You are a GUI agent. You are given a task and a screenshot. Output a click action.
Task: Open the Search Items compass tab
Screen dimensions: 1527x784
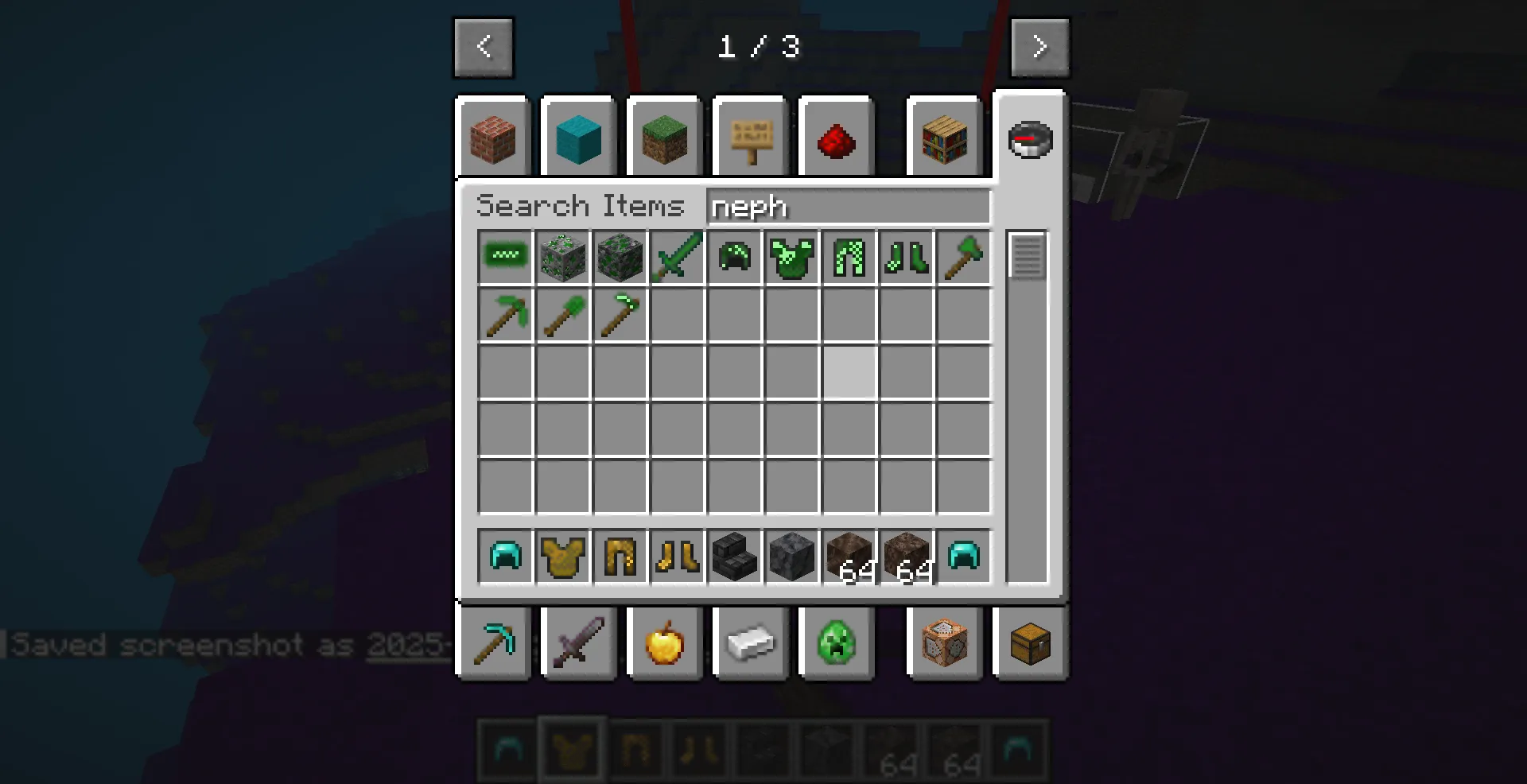(x=1029, y=139)
